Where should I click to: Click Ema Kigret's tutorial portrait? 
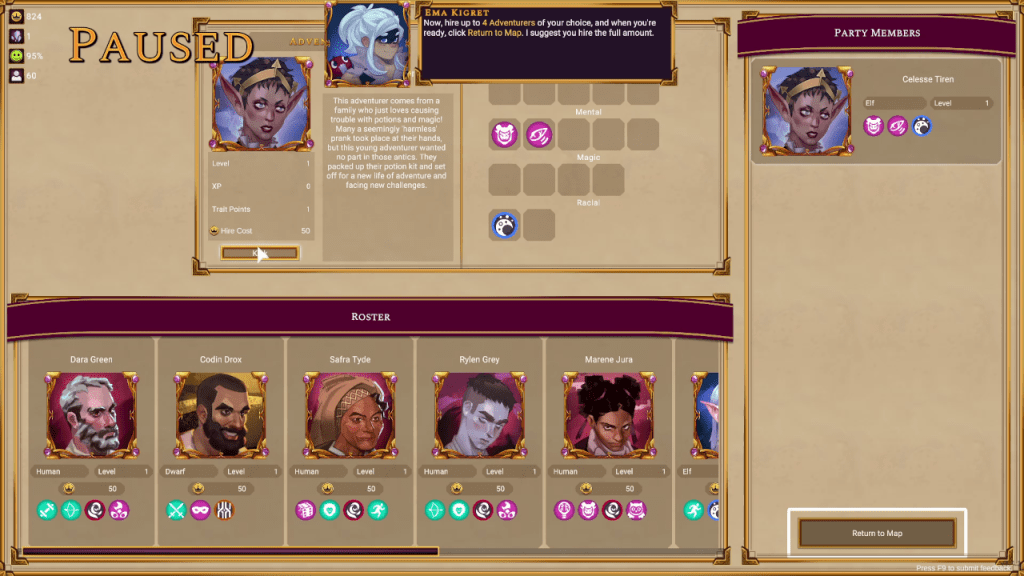pyautogui.click(x=369, y=44)
